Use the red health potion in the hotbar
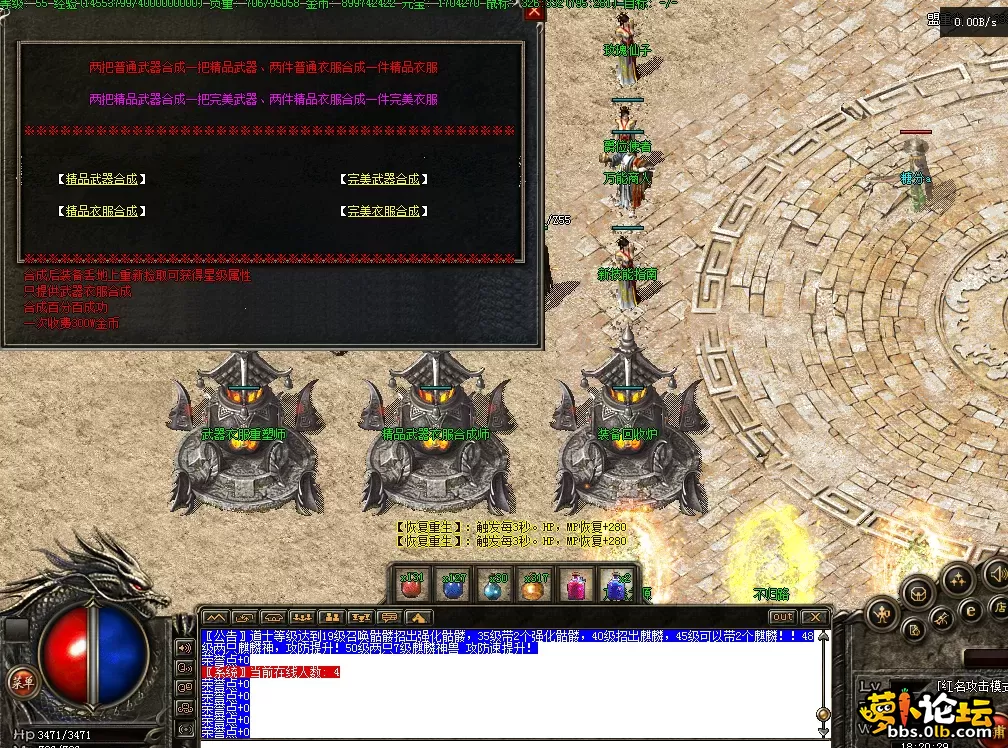The image size is (1008, 748). [x=411, y=585]
